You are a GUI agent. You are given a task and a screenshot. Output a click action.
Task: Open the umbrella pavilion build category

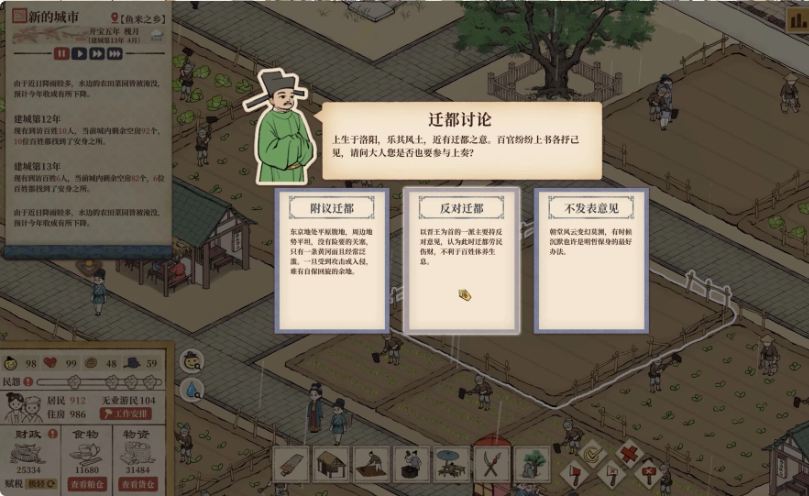[451, 464]
